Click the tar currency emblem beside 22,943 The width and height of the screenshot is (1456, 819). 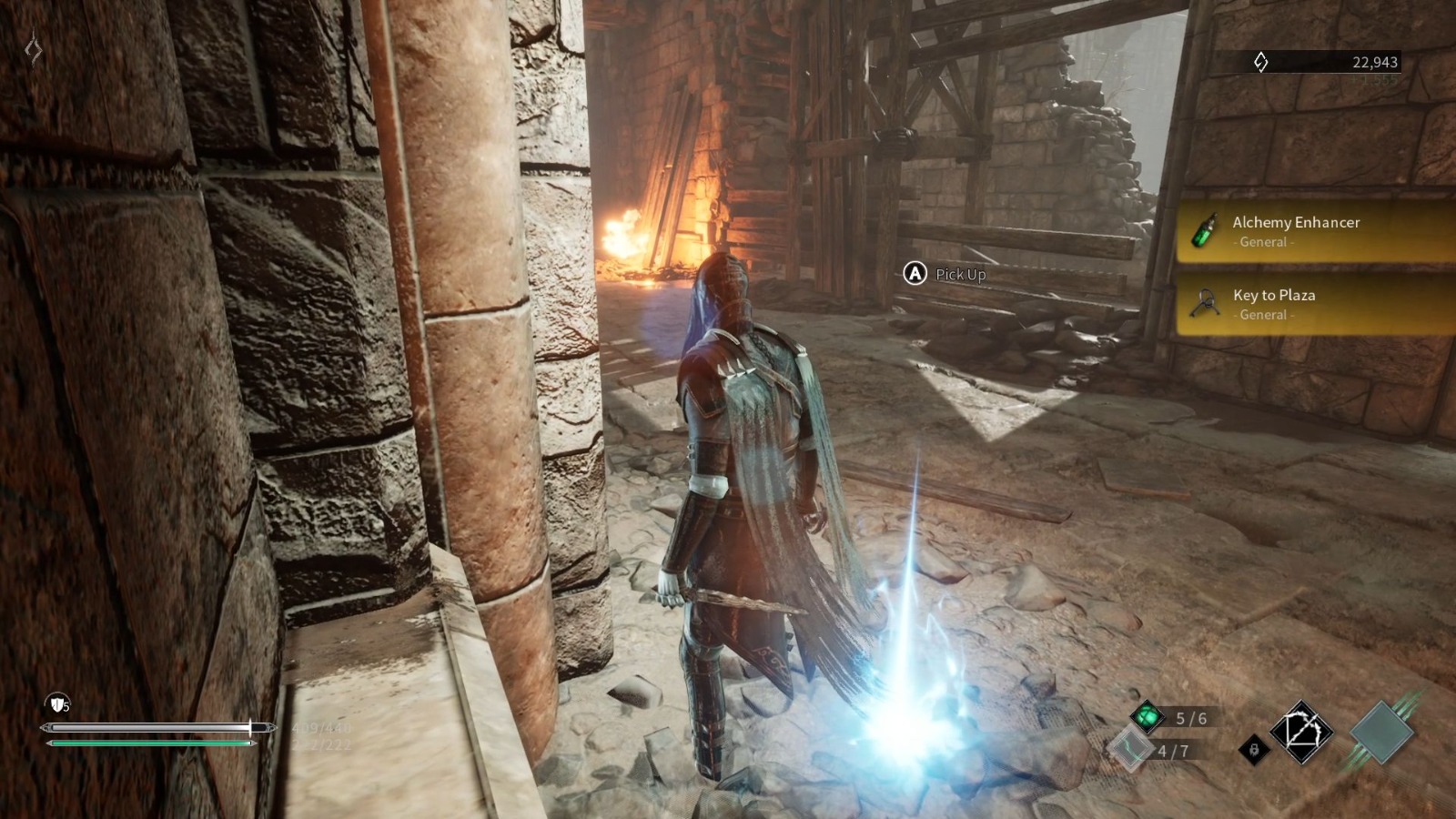(1259, 60)
